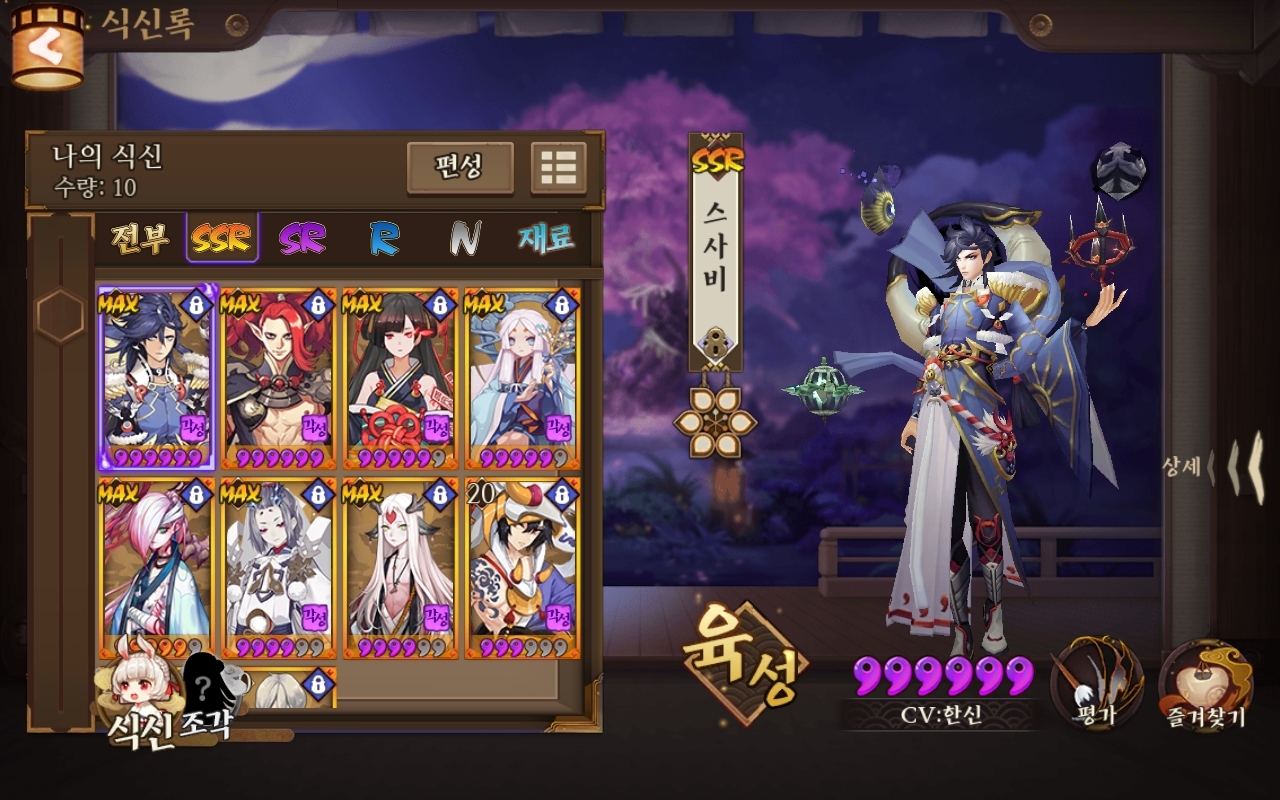Switch to the SR rarity tab
1280x800 pixels.
301,238
